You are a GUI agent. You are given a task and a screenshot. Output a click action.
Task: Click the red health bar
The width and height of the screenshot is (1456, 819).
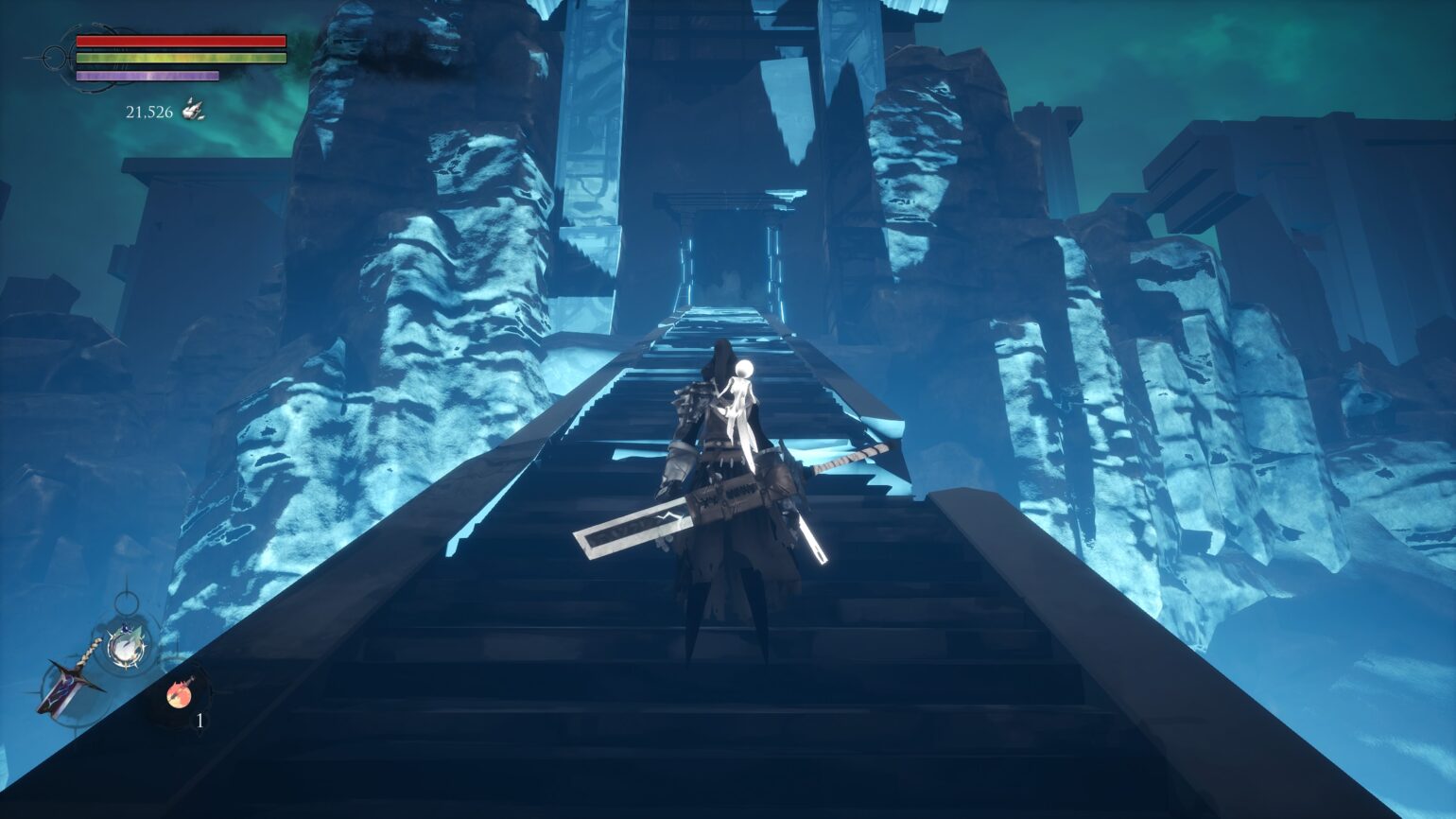180,41
